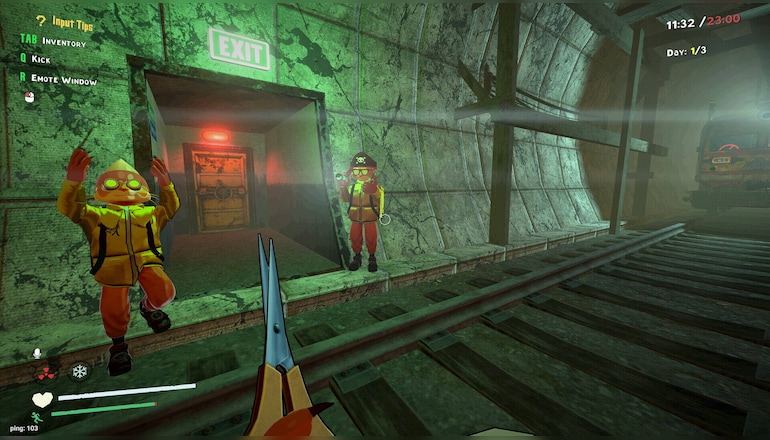Select the snowflake cold status icon
Screen dimensions: 770x440
[x=78, y=371]
